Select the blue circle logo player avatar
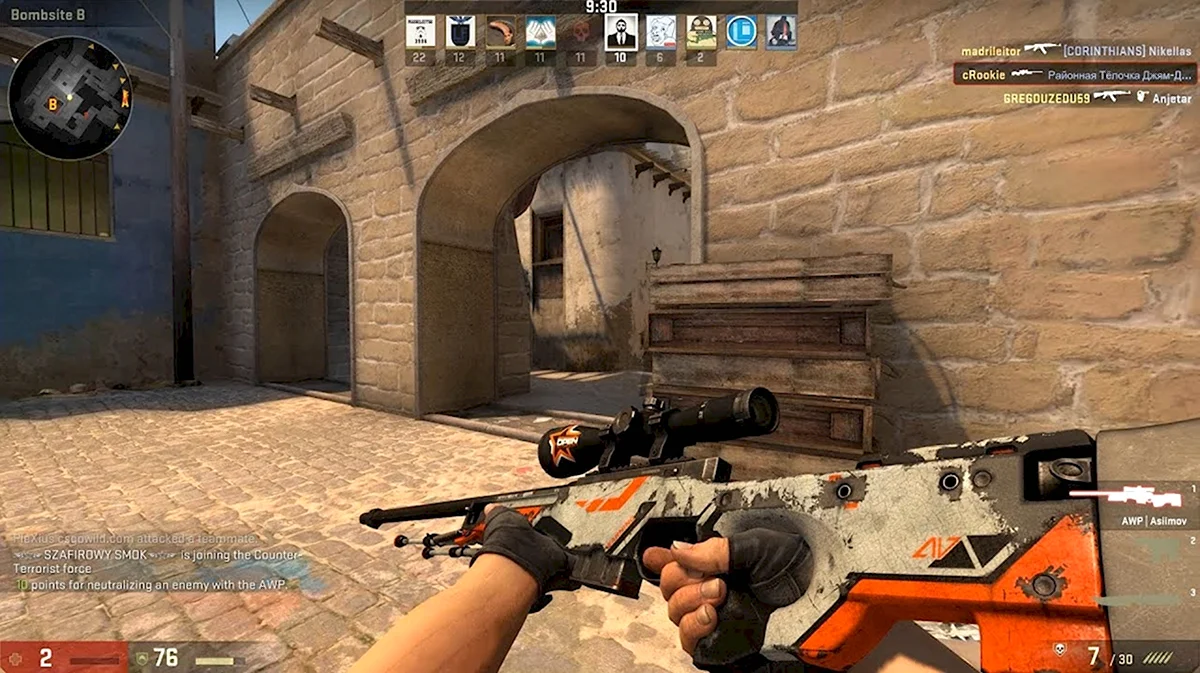The width and height of the screenshot is (1200, 673). (x=741, y=33)
